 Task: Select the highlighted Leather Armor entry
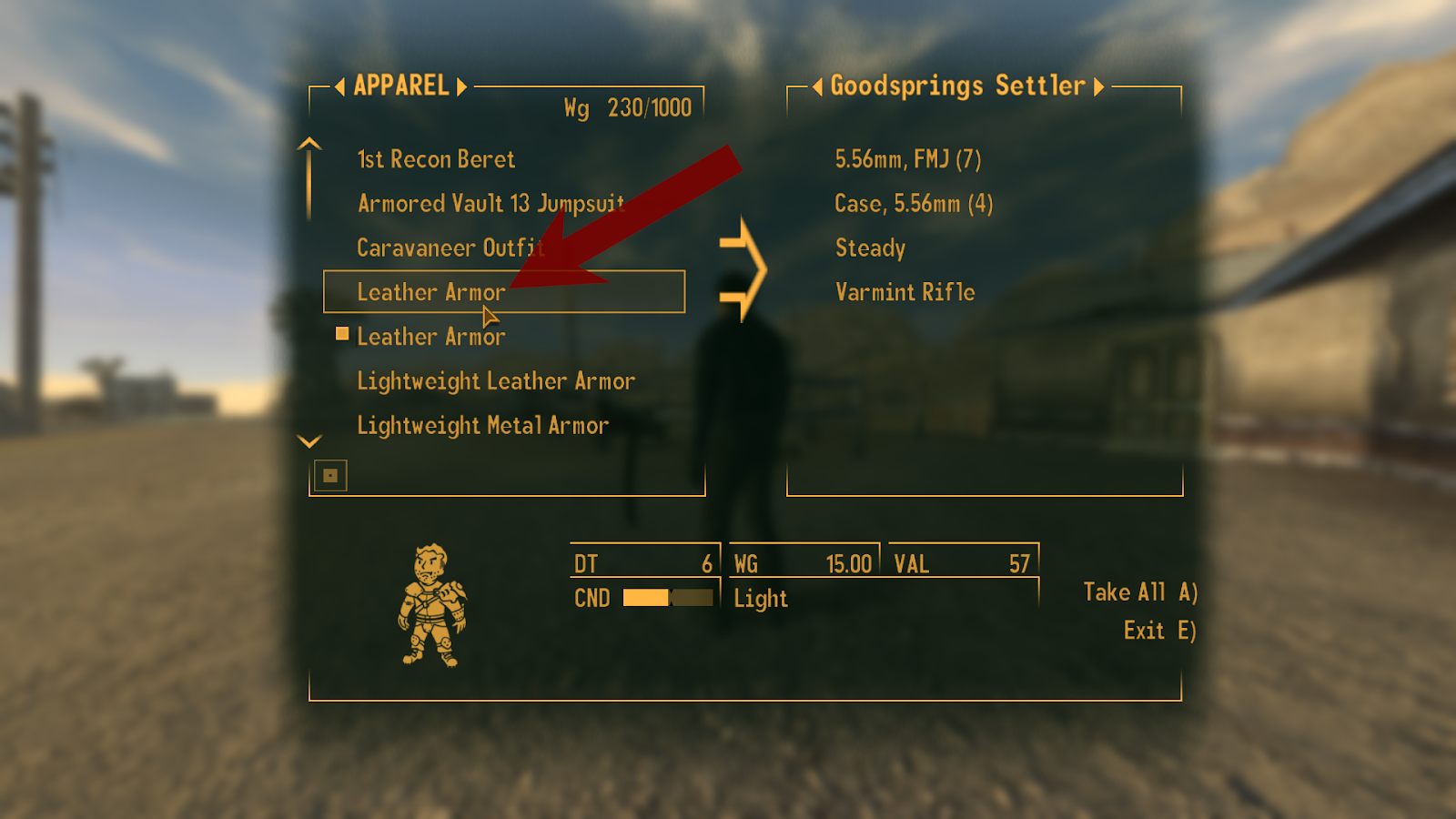(x=431, y=291)
